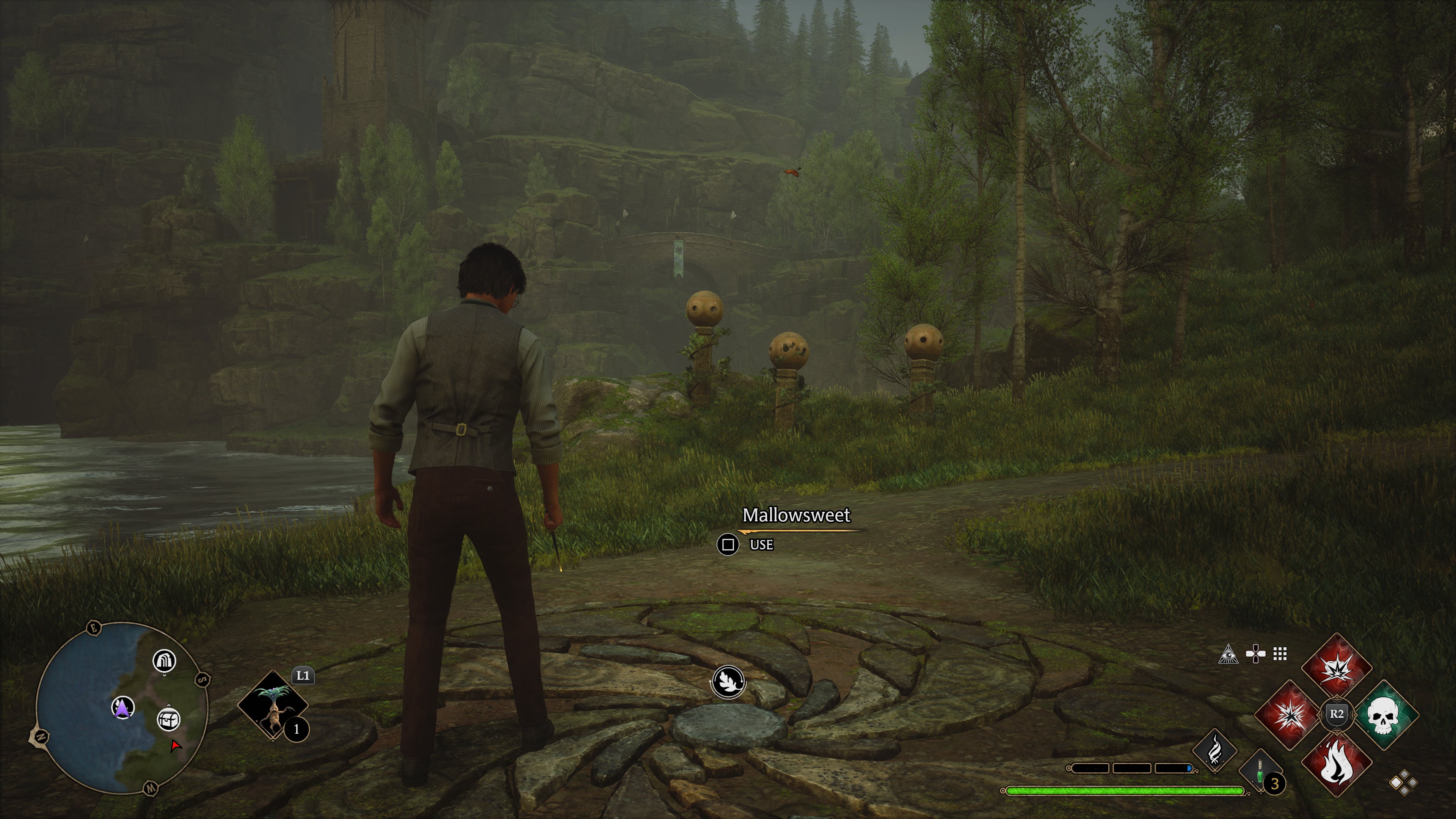Click the leaf icon above the stone platform
The width and height of the screenshot is (1456, 819).
[728, 681]
